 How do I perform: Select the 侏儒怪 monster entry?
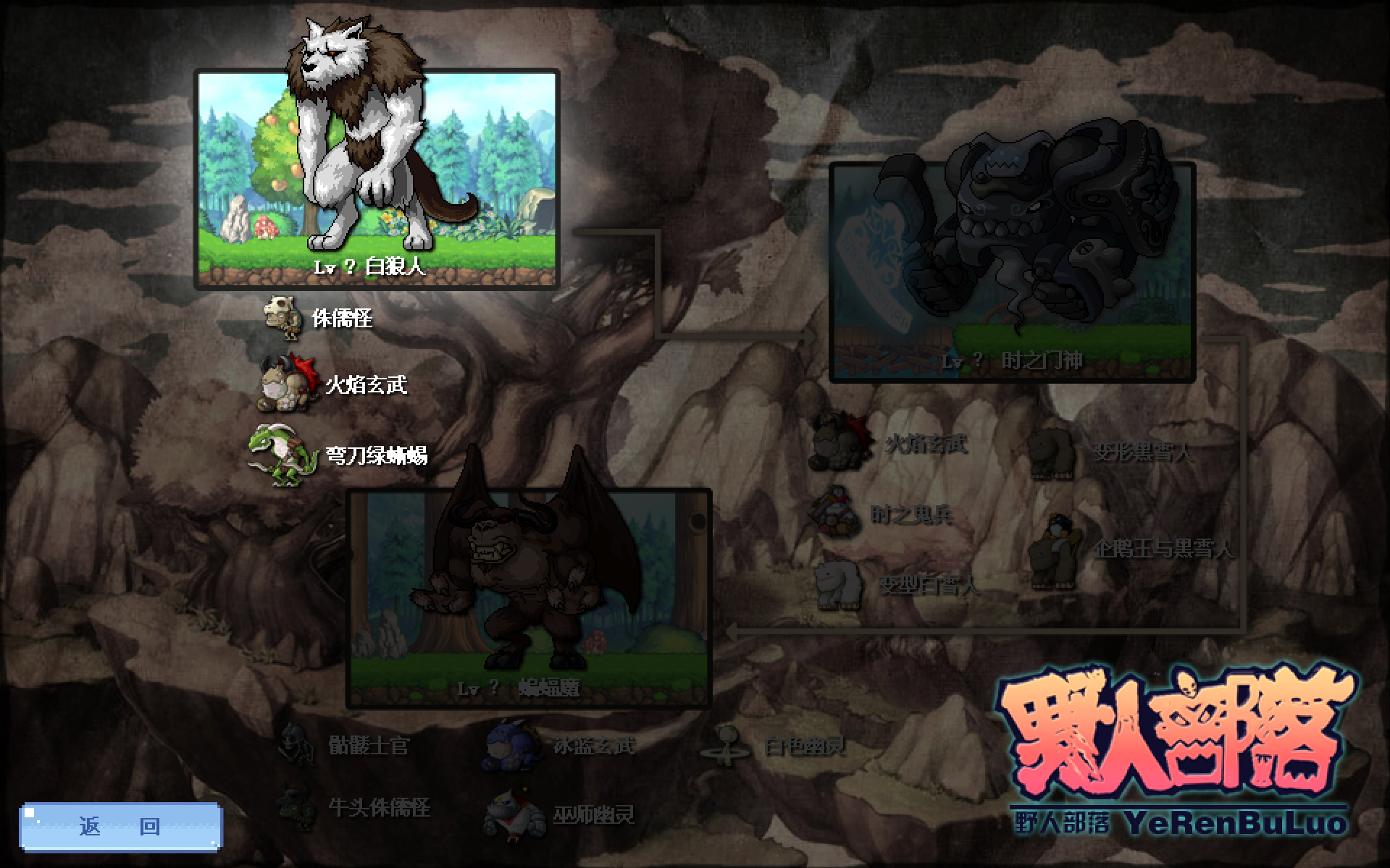click(x=319, y=318)
